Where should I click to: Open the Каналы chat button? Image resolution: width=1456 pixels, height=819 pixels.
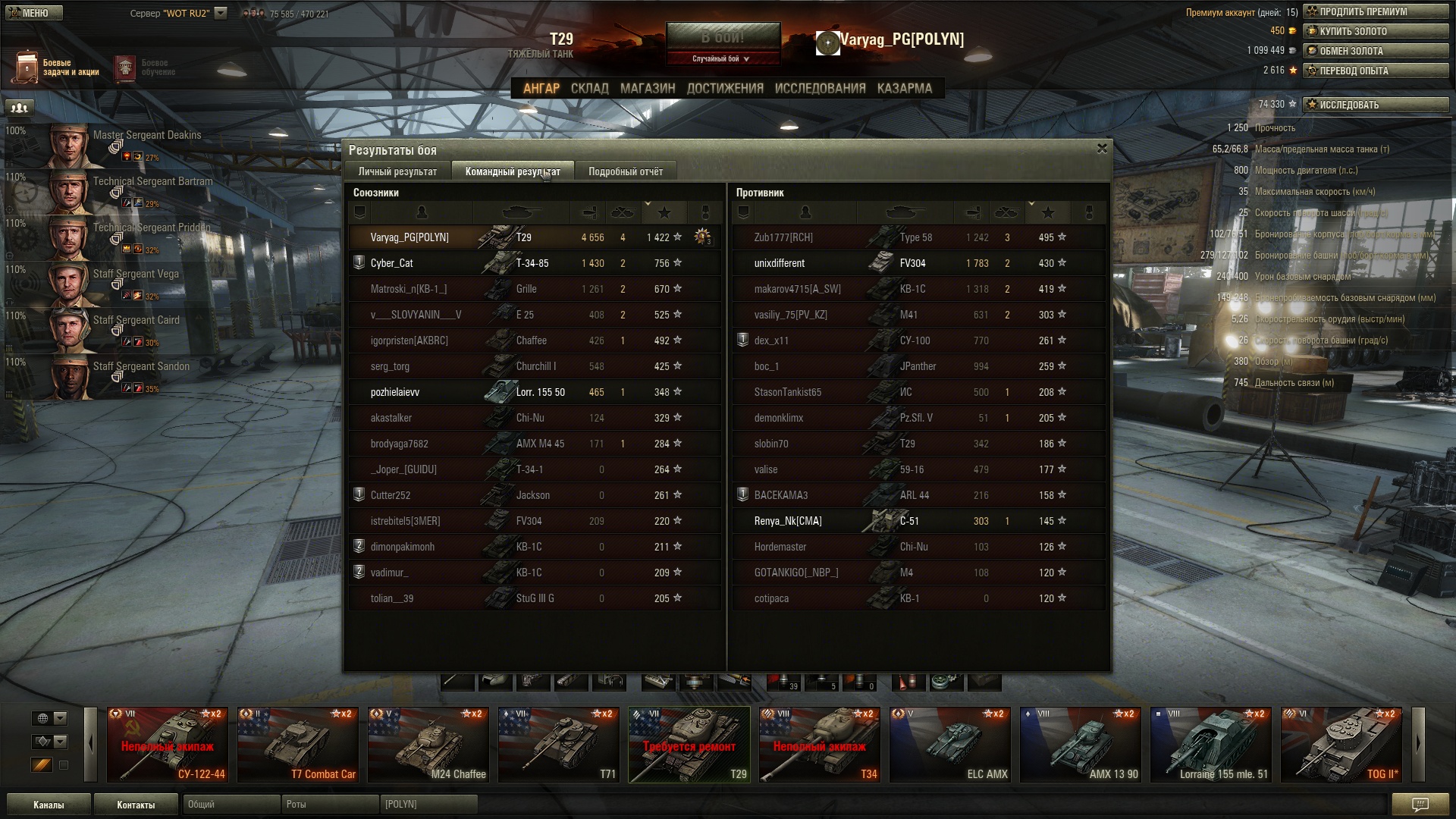[49, 805]
